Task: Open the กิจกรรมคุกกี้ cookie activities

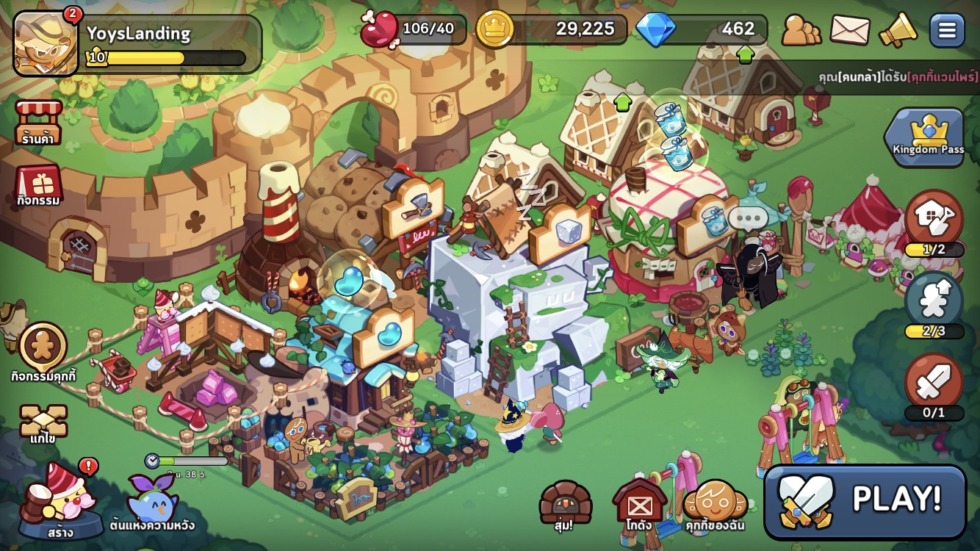Action: click(x=43, y=351)
